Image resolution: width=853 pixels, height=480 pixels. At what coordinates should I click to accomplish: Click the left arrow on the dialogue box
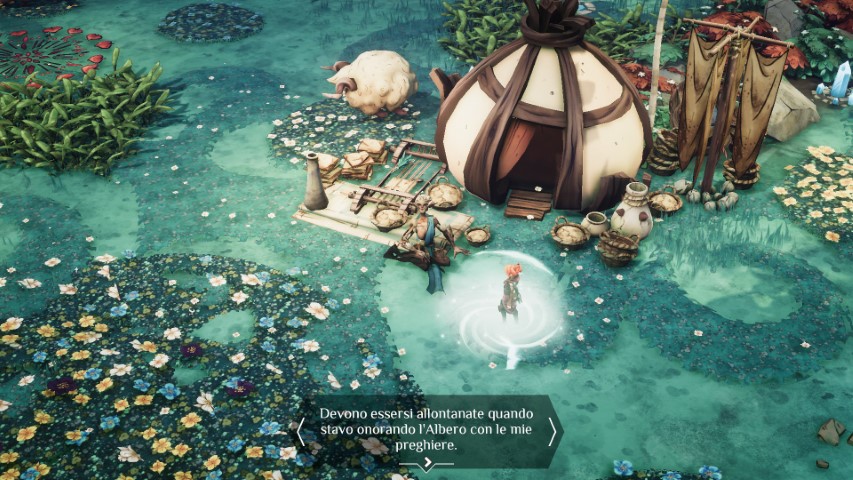pyautogui.click(x=300, y=431)
